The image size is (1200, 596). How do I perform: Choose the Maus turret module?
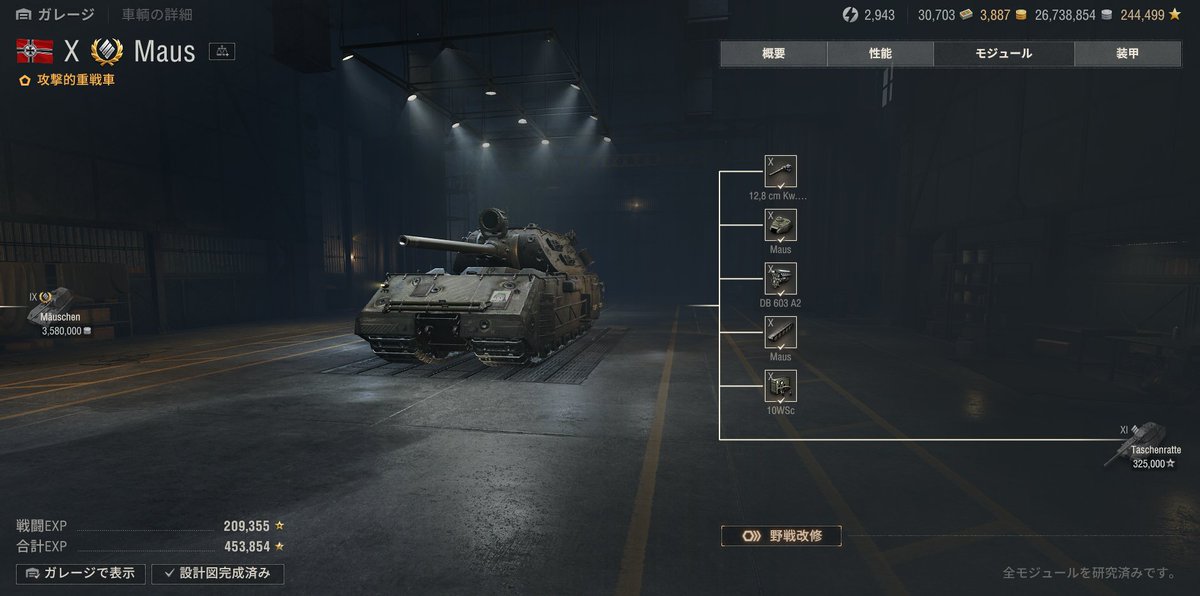[780, 226]
